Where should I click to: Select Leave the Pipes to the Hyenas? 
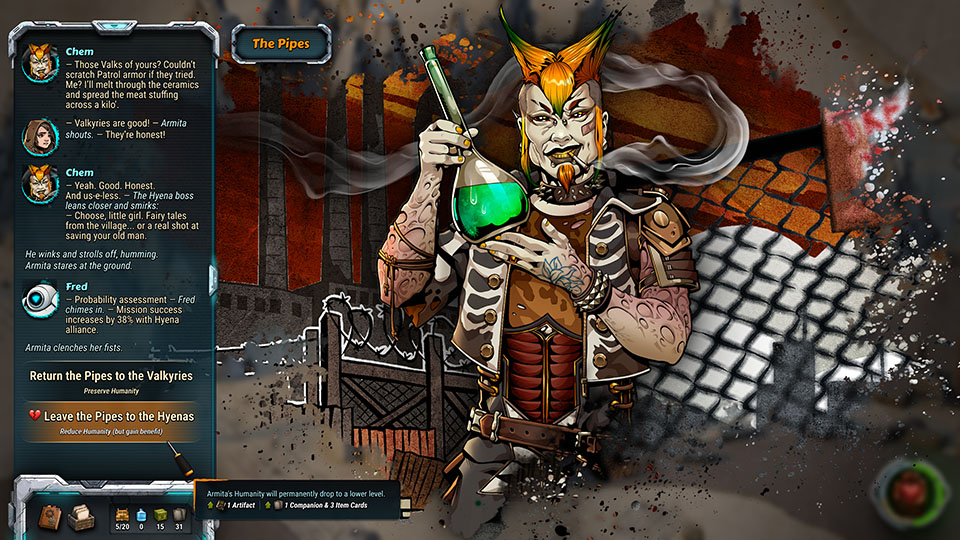click(111, 416)
